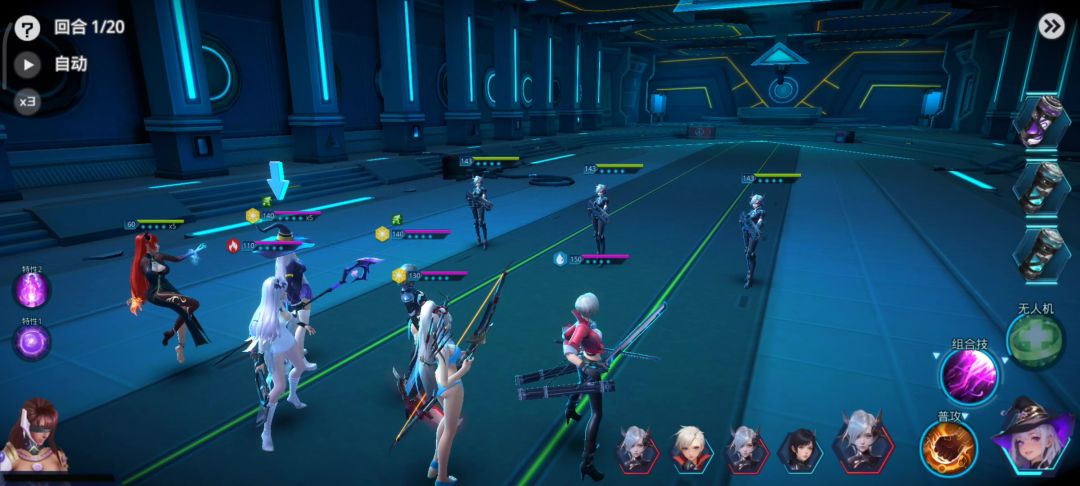This screenshot has height=486, width=1080.
Task: Use the 普攻 basic attack
Action: (x=948, y=448)
